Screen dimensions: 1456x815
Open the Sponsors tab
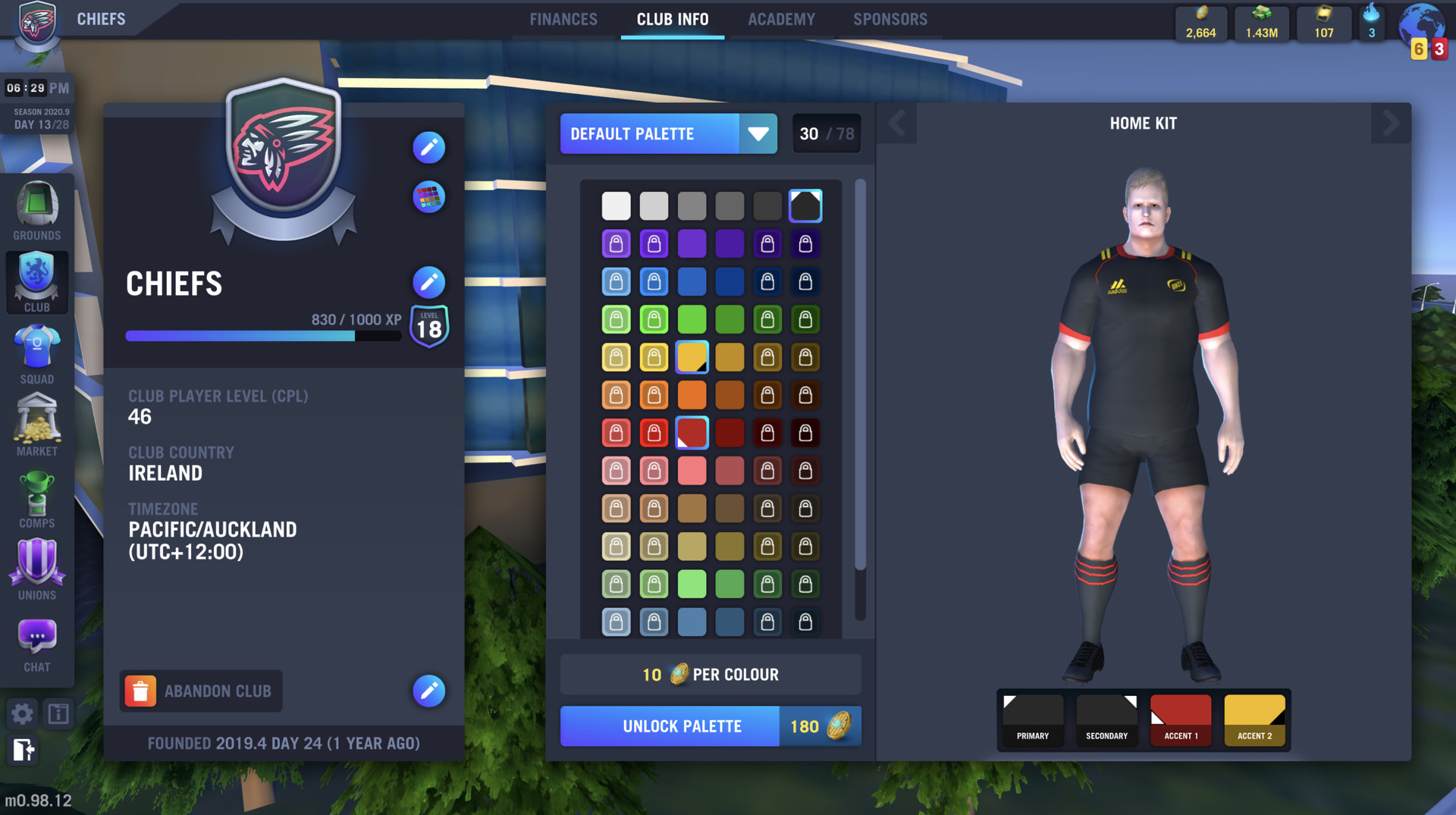point(890,19)
